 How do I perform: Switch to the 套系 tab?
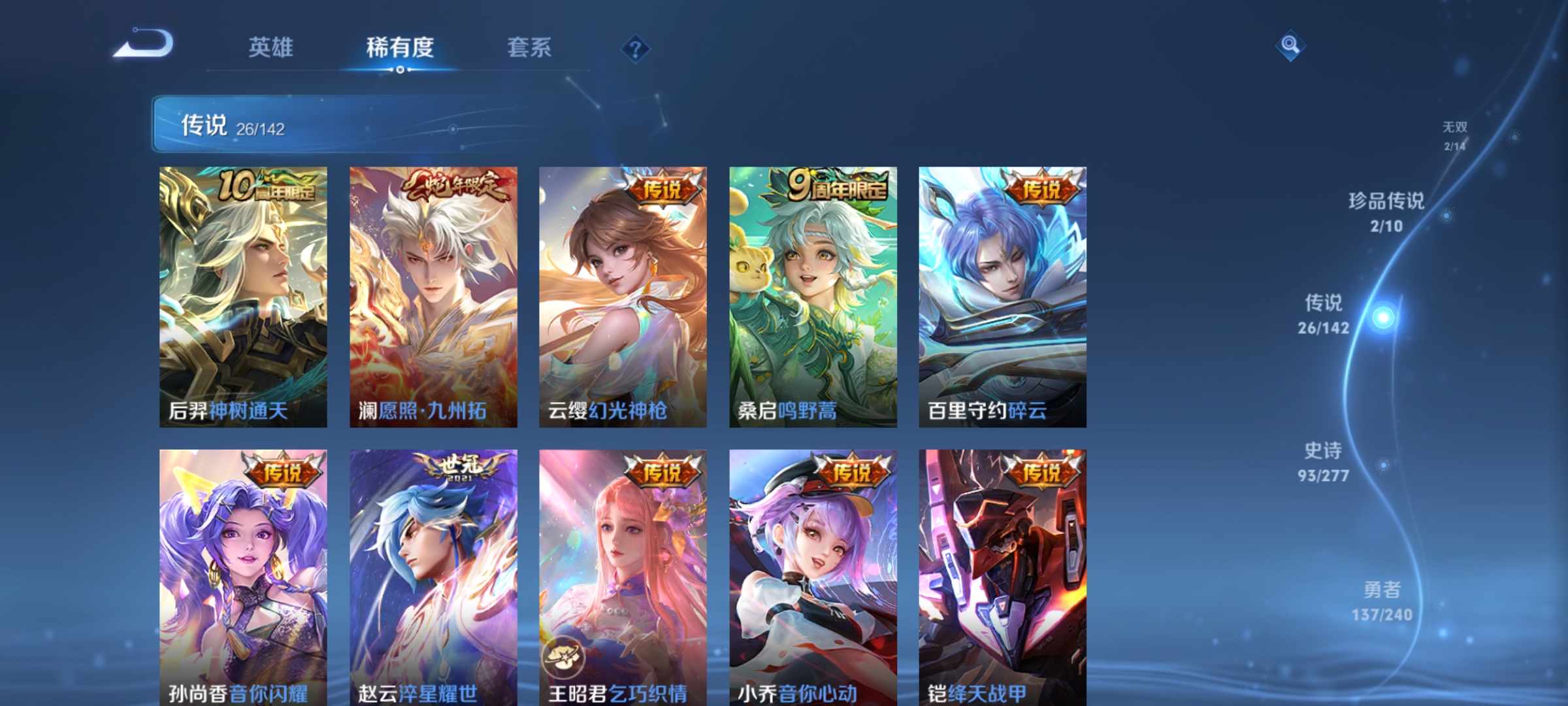[529, 47]
